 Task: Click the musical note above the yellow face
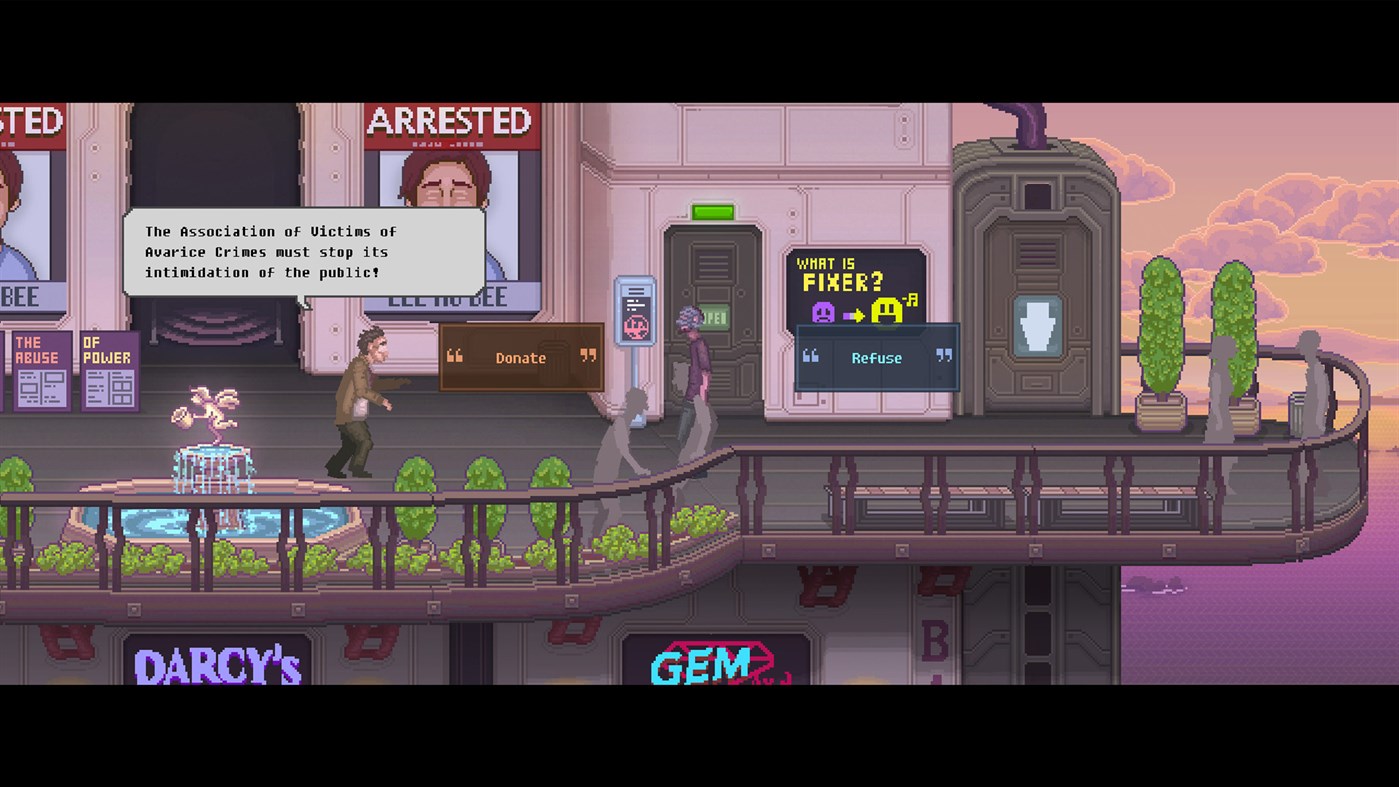coord(910,298)
